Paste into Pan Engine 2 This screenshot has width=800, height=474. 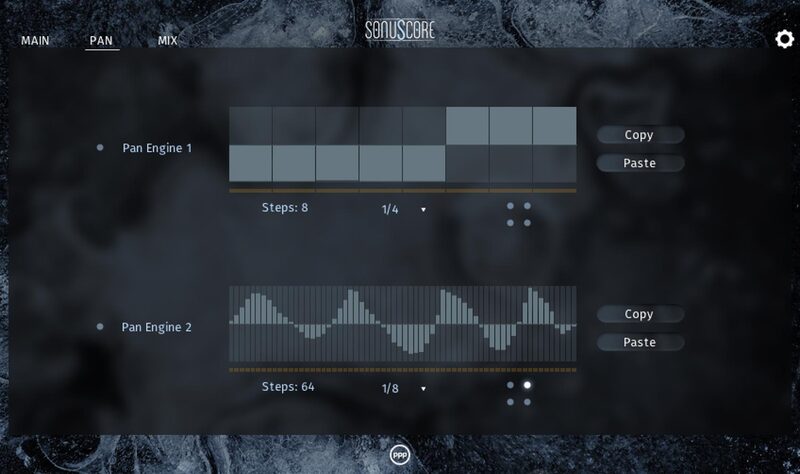(639, 342)
